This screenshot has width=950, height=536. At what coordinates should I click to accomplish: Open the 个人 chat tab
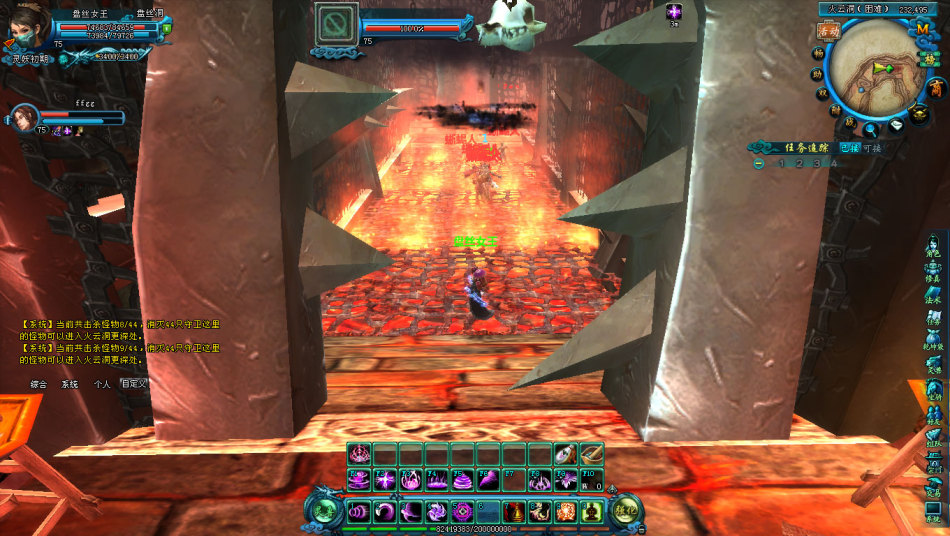pyautogui.click(x=101, y=384)
